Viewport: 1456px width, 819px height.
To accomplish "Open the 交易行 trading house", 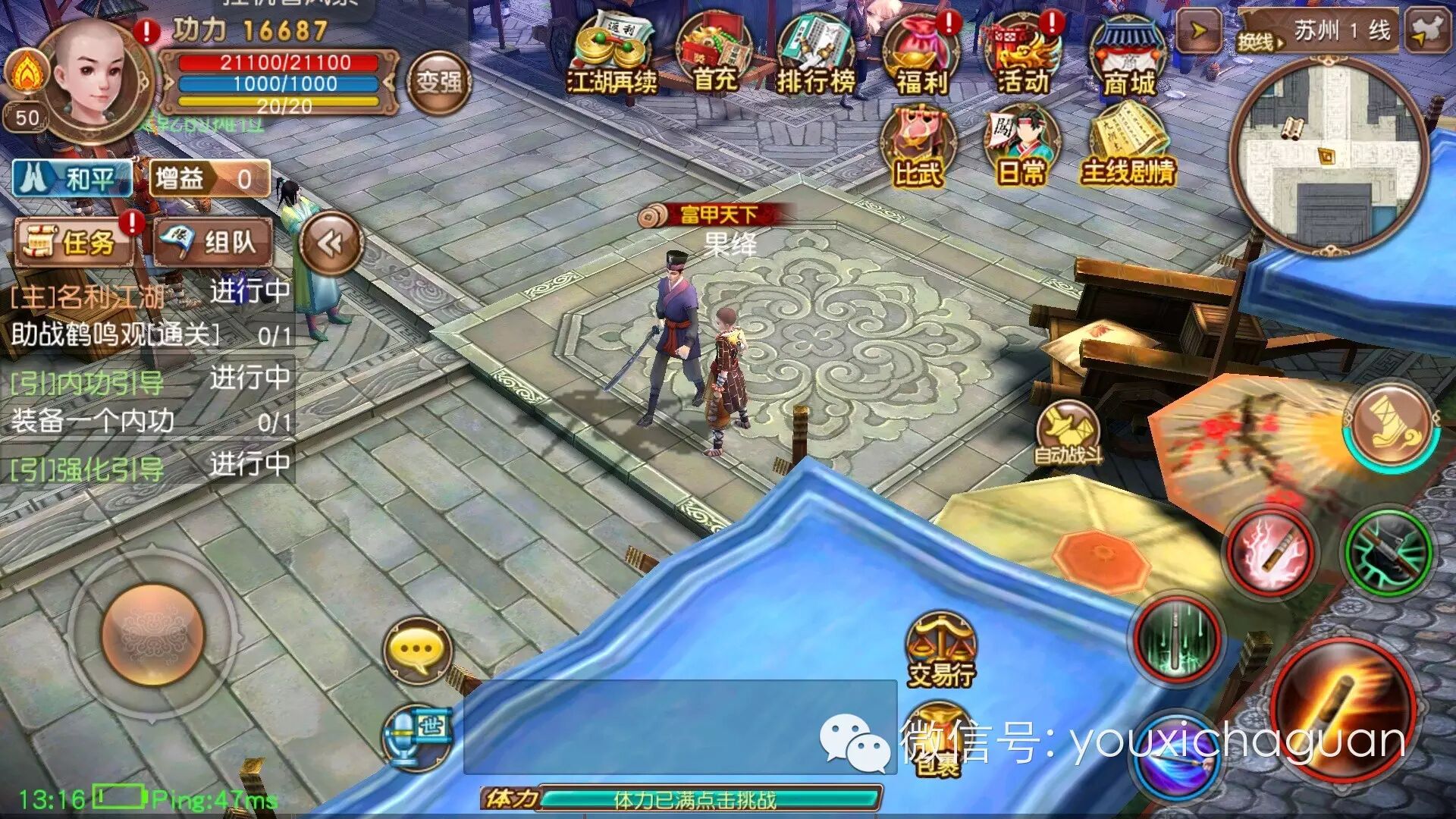I will click(941, 650).
